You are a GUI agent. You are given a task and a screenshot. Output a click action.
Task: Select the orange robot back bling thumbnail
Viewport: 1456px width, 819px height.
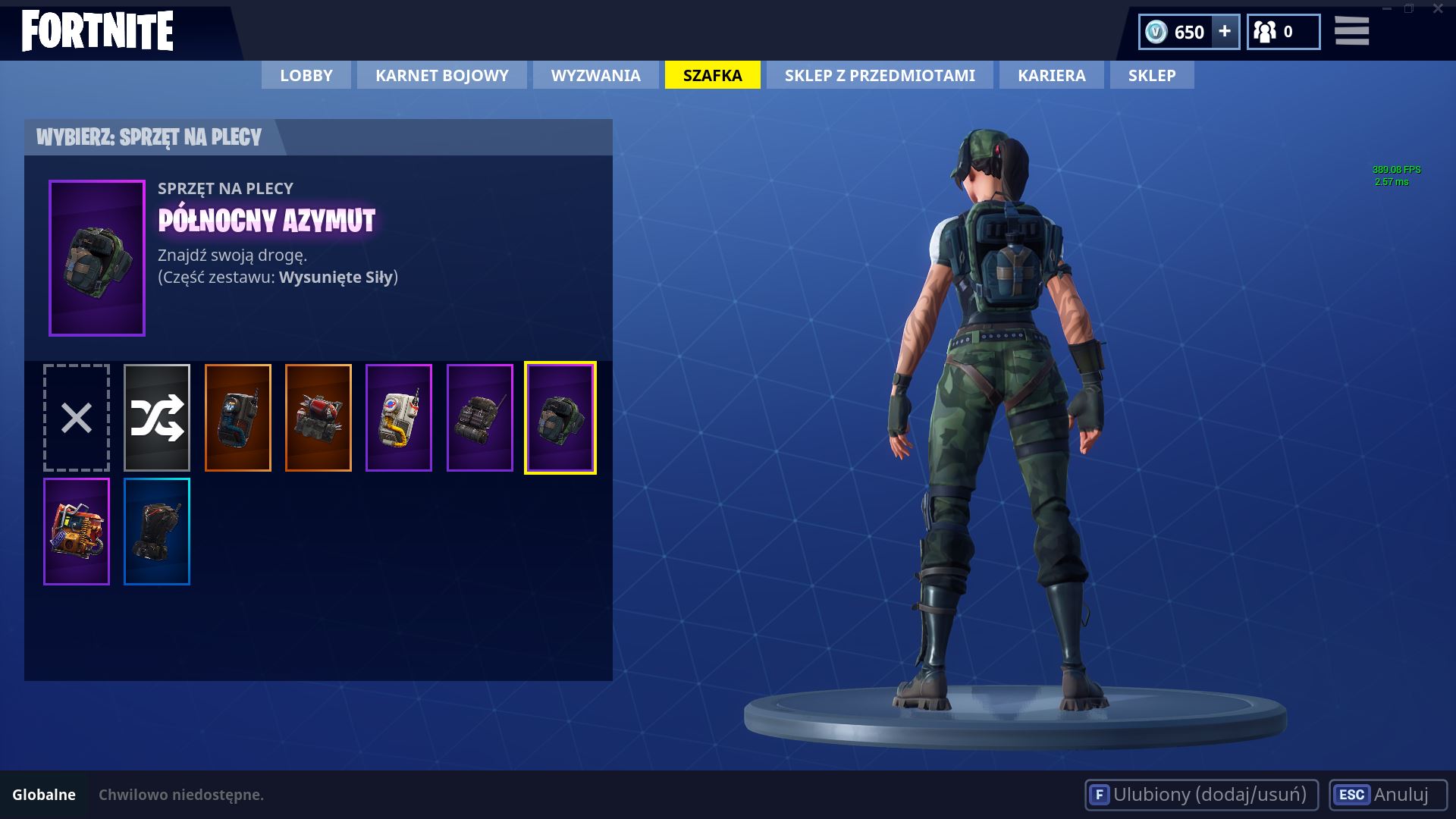click(239, 417)
